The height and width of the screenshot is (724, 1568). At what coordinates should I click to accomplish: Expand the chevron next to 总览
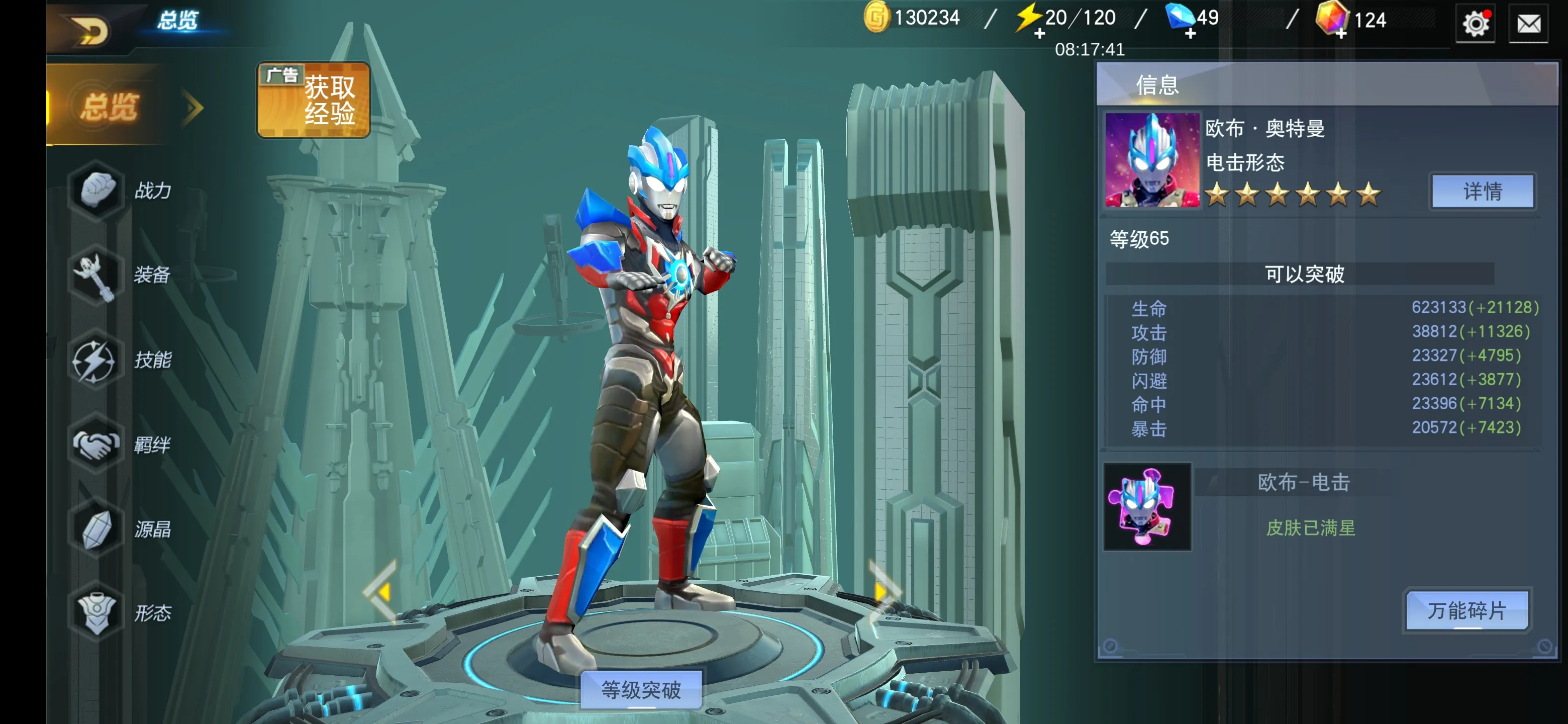tap(193, 106)
